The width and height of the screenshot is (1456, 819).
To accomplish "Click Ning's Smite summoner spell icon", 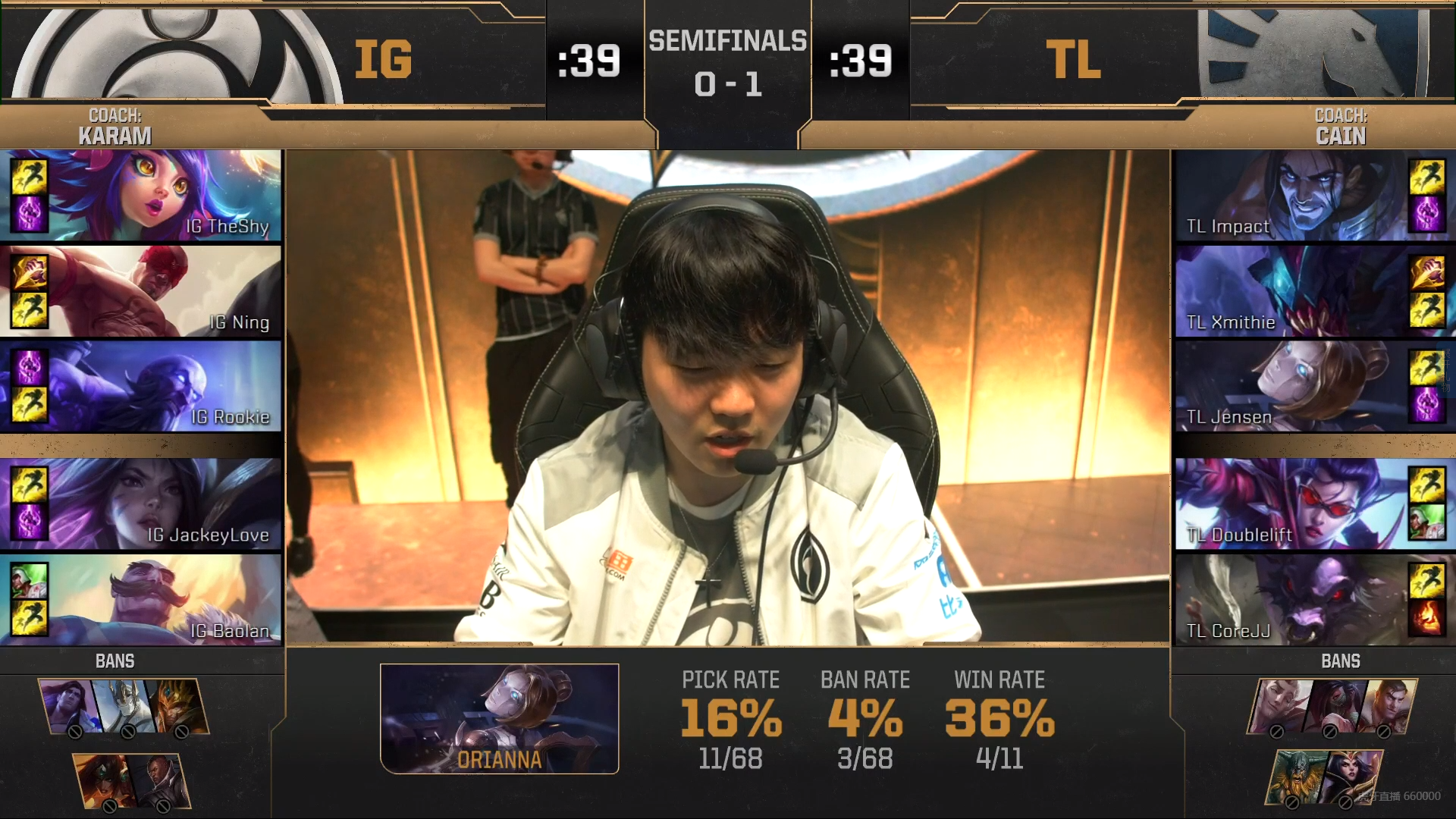I will [x=29, y=272].
